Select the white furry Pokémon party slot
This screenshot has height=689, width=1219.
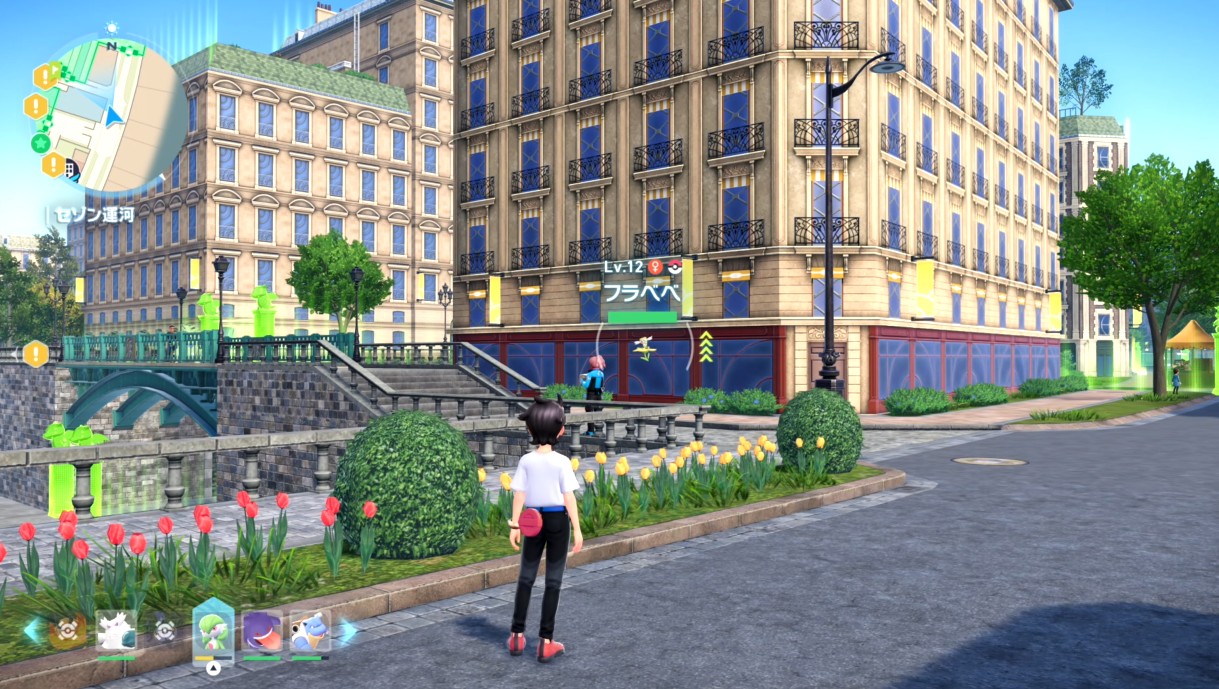point(116,632)
